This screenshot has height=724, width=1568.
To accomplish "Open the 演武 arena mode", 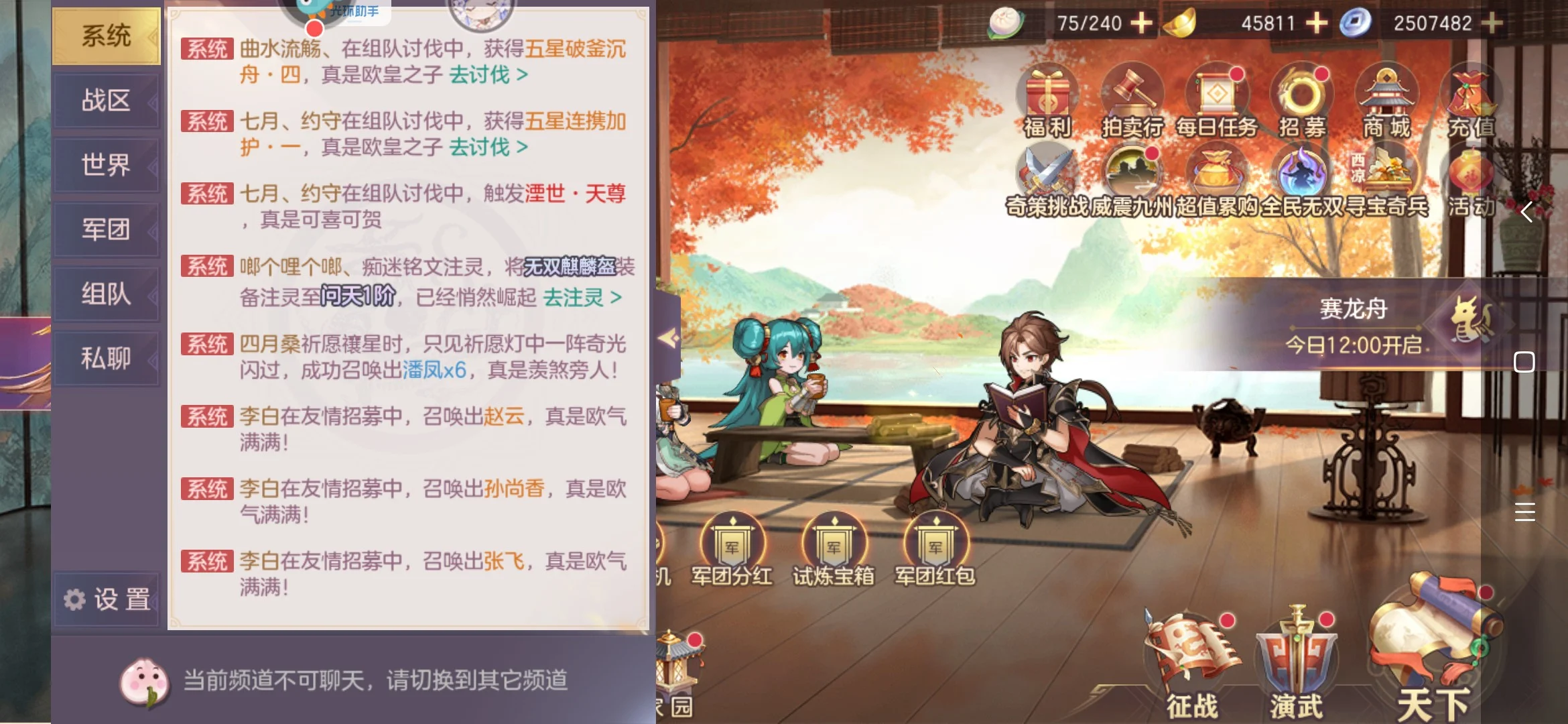I will point(1296,664).
